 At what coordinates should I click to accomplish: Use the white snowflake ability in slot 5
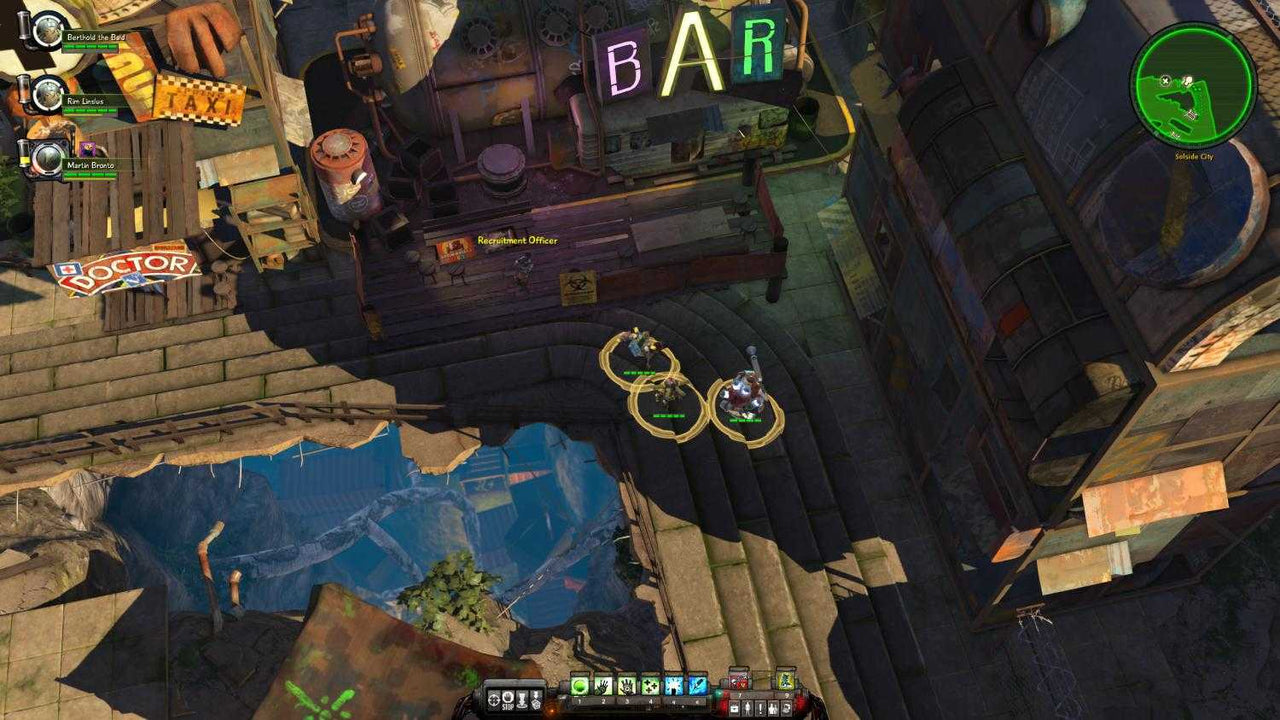(674, 682)
